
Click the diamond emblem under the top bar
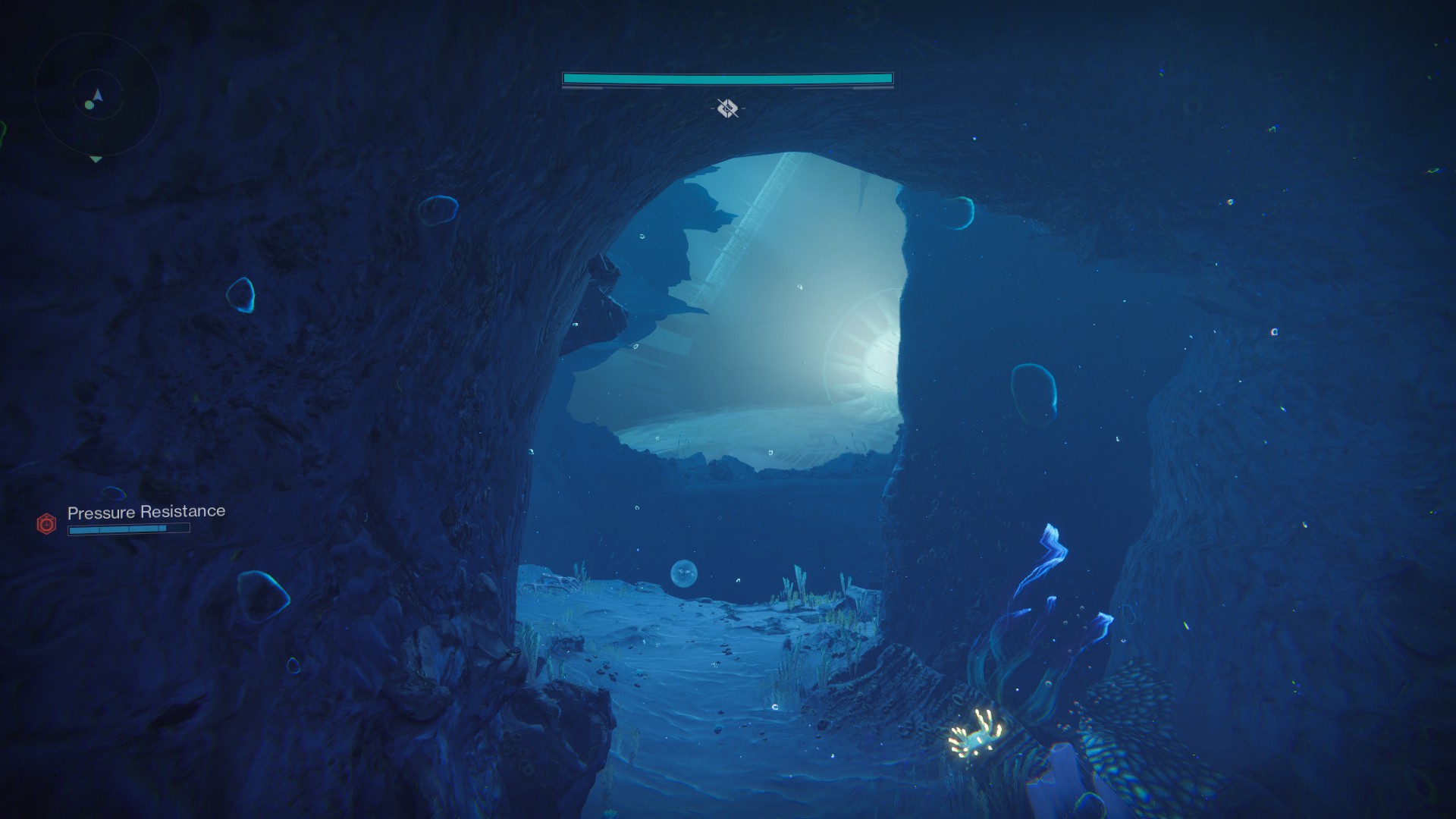point(727,108)
